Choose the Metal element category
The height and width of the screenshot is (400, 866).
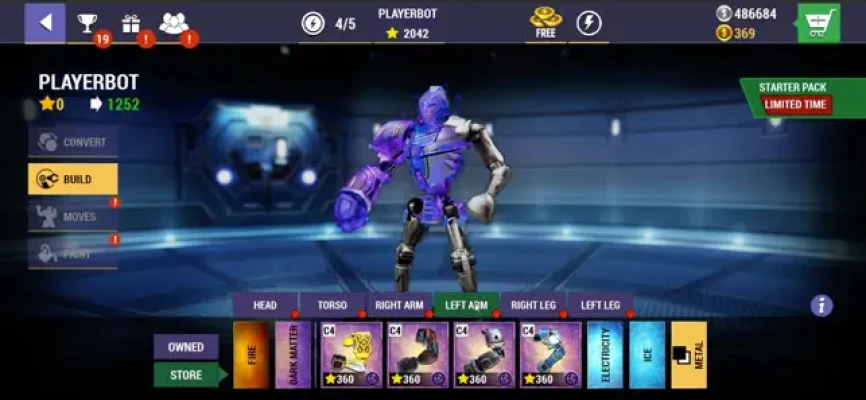click(x=689, y=354)
